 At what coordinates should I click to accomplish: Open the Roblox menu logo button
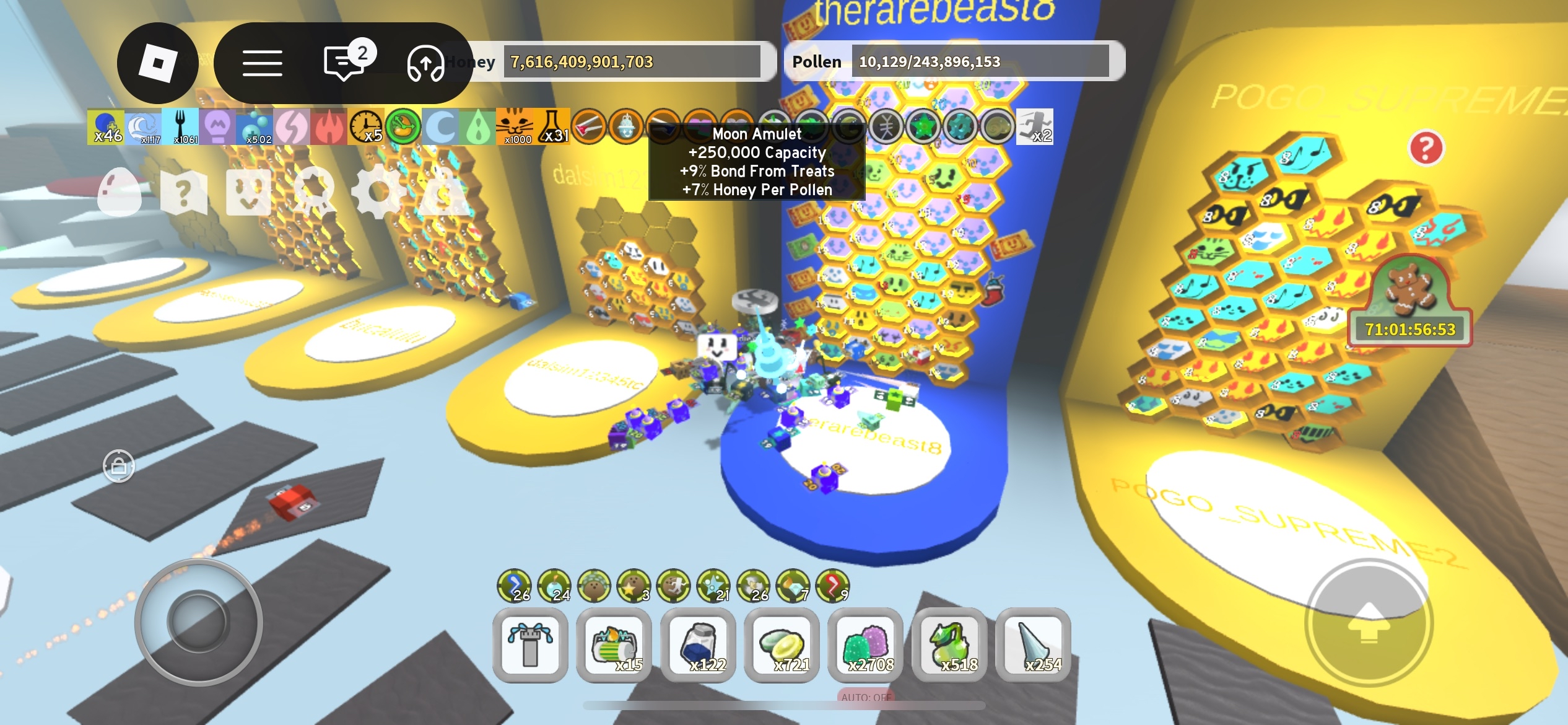[158, 63]
